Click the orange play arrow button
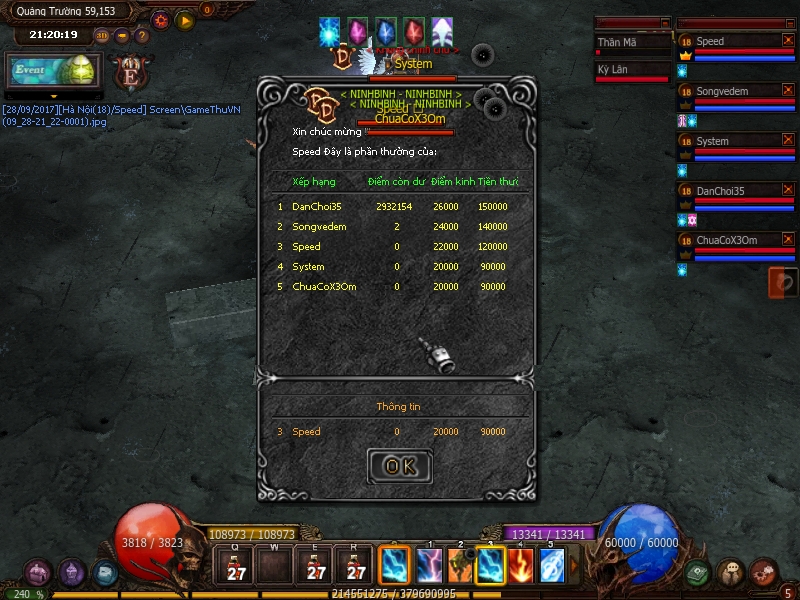Screen dimensions: 800x600 point(185,20)
